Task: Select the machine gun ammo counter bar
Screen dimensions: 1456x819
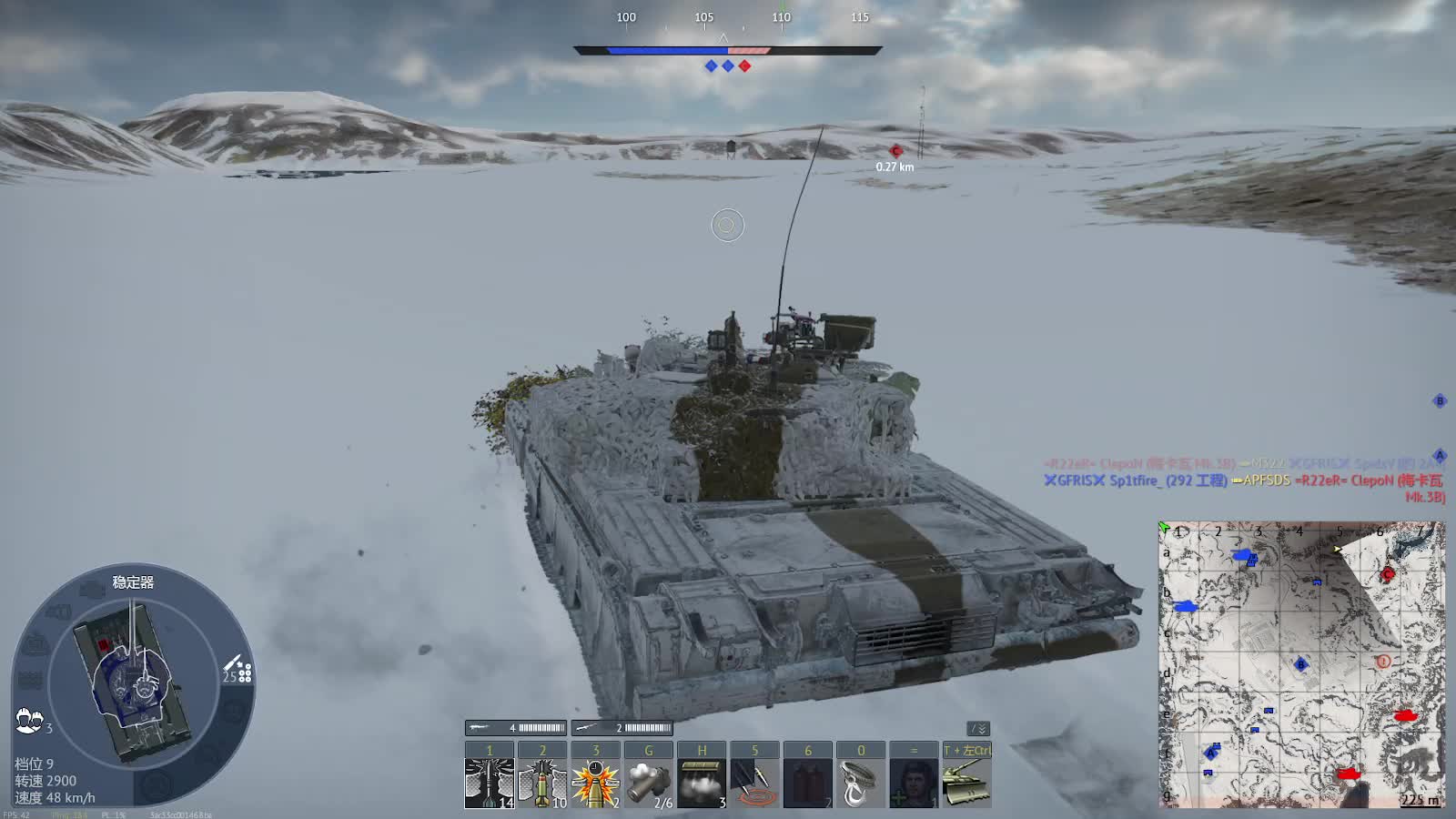Action: tap(622, 728)
